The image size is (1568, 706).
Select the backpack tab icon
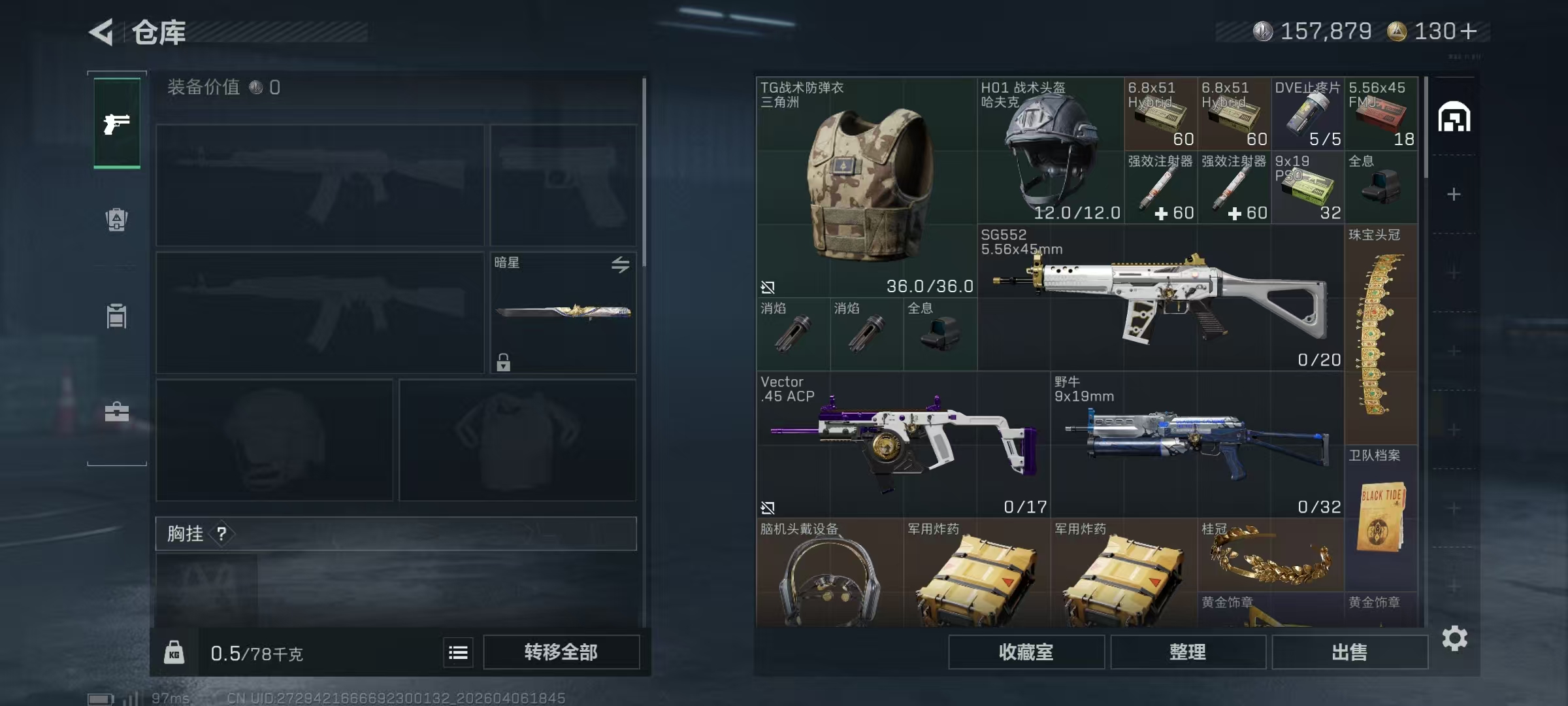pyautogui.click(x=117, y=220)
